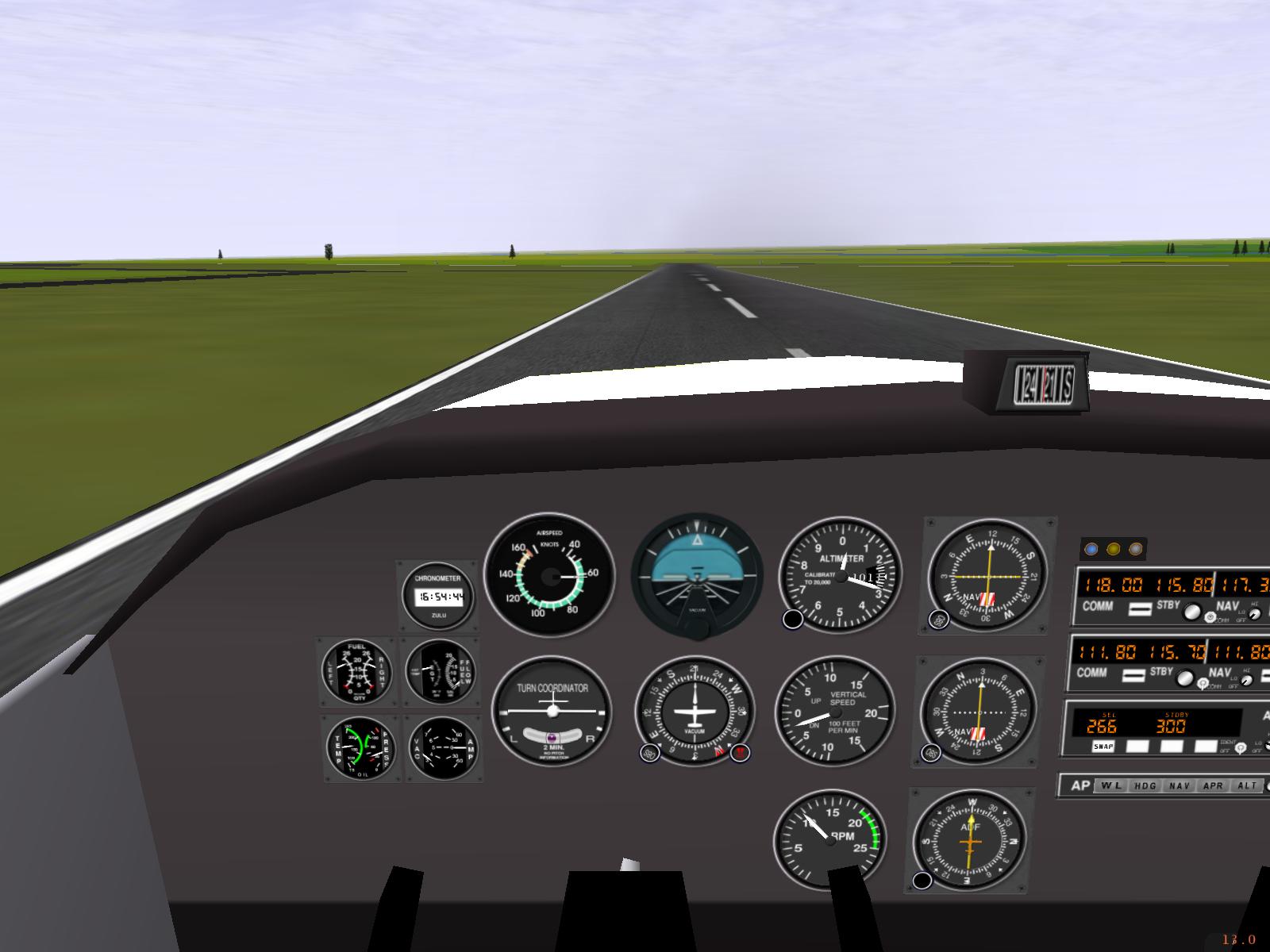Enable the autopilot NAV mode button
The width and height of the screenshot is (1270, 952).
pyautogui.click(x=1180, y=786)
